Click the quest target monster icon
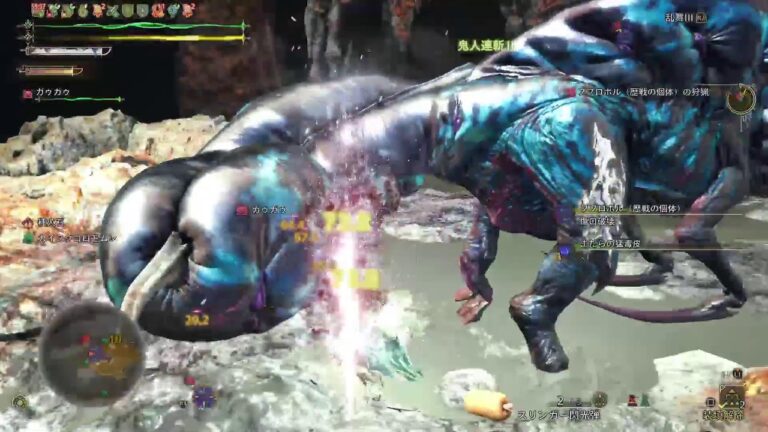The height and width of the screenshot is (432, 768). [740, 99]
